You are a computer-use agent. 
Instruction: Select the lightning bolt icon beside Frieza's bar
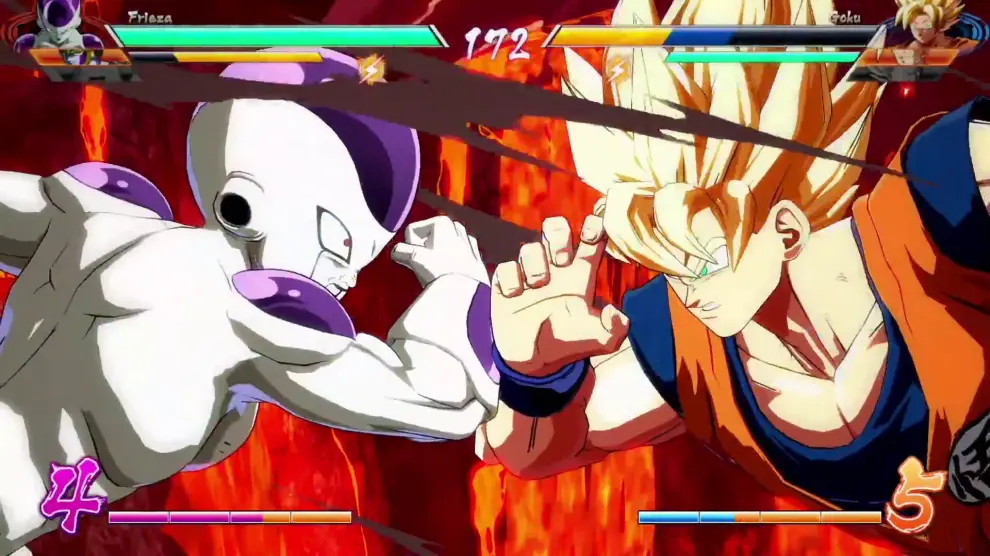click(x=373, y=68)
